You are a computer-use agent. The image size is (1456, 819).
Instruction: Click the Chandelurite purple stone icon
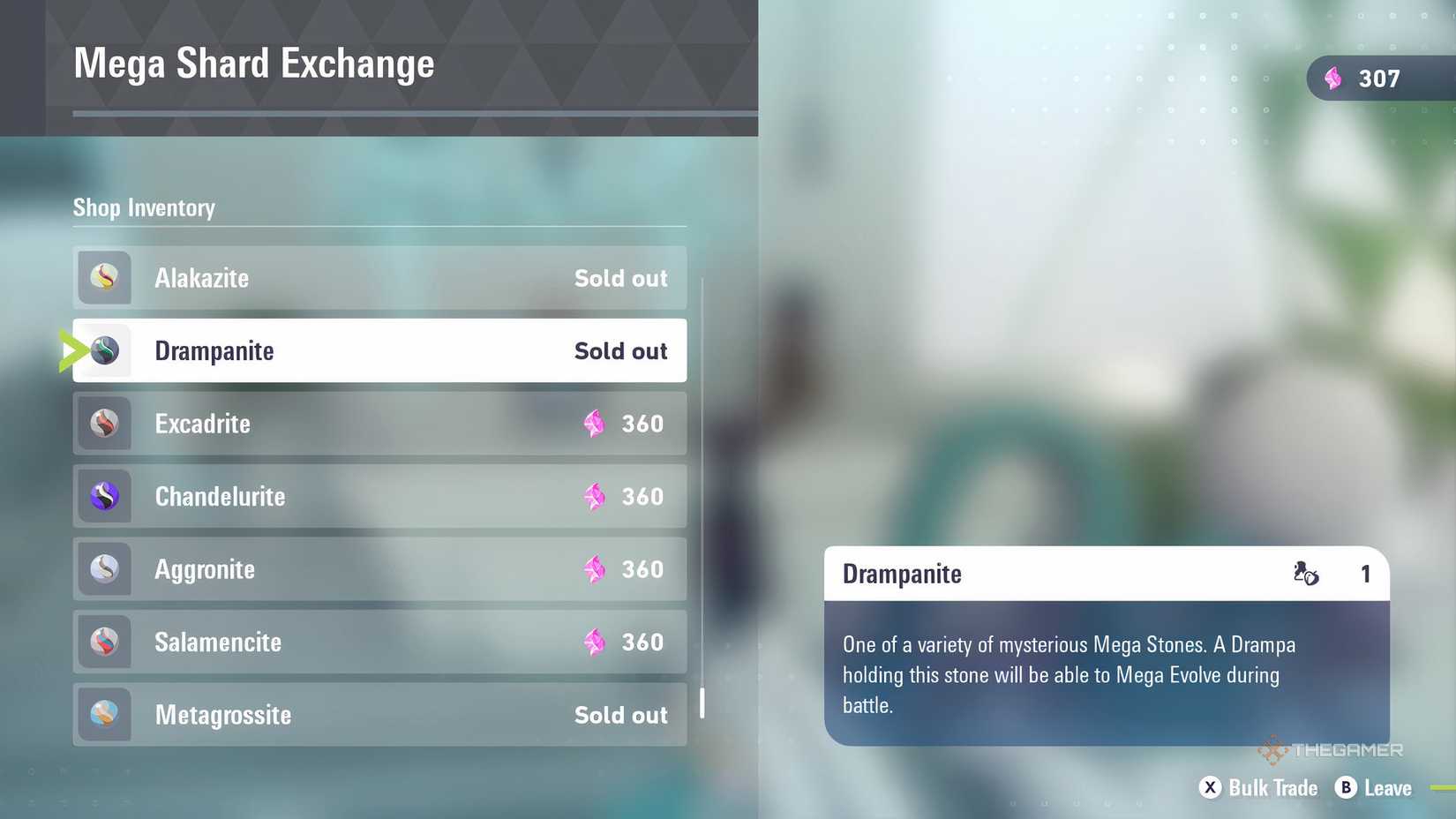[104, 496]
